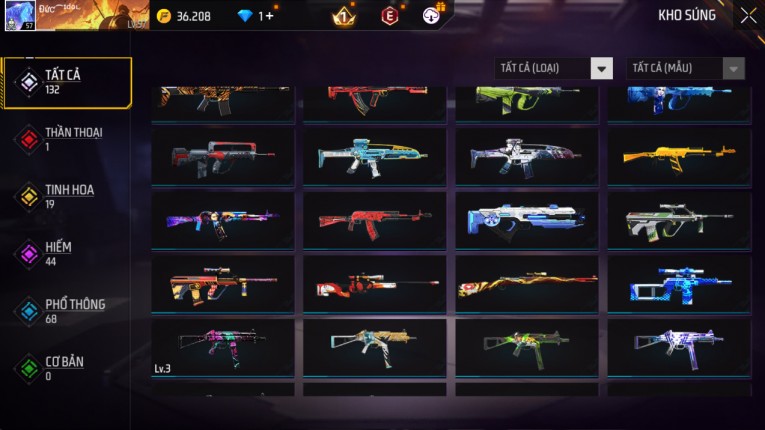
Task: Click the red E hexagon icon
Action: point(389,16)
